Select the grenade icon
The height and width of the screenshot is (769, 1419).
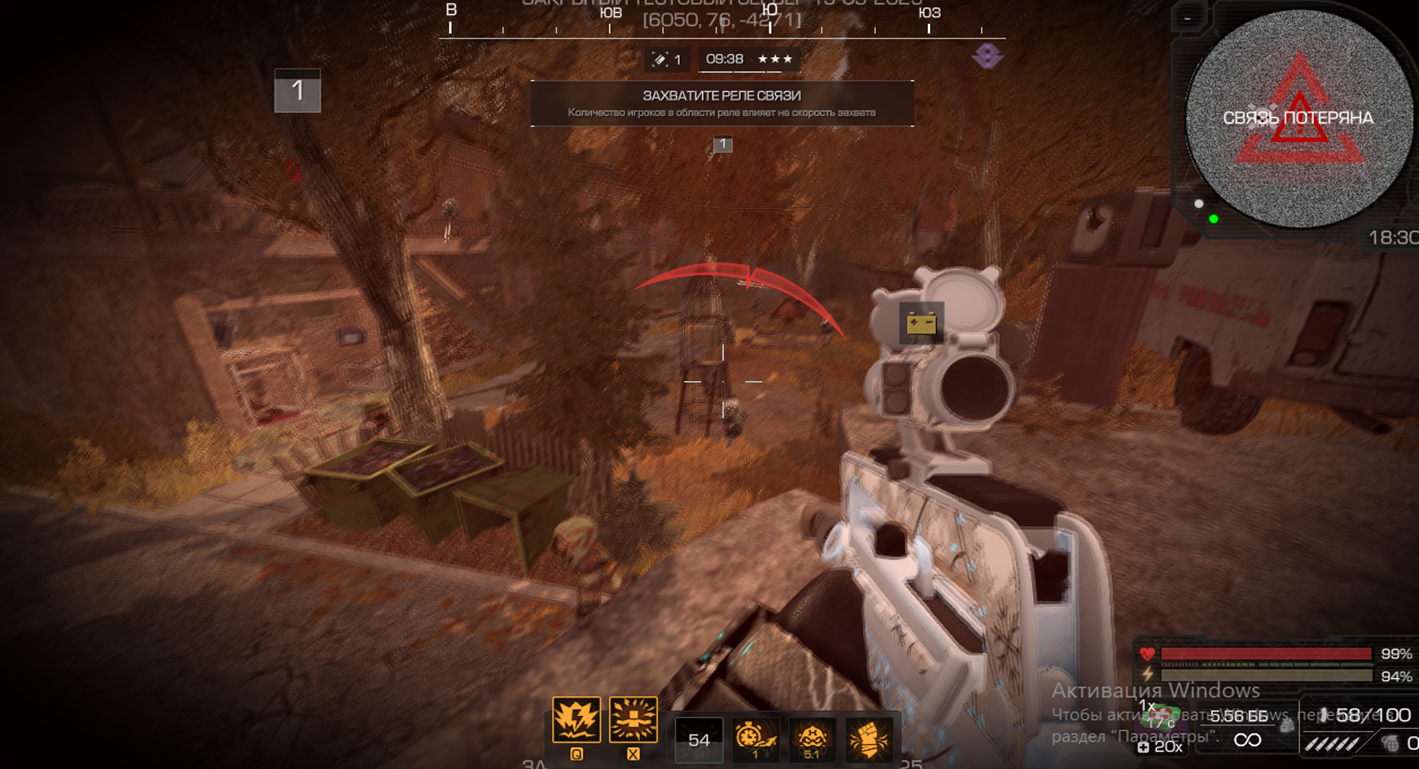point(1390,743)
